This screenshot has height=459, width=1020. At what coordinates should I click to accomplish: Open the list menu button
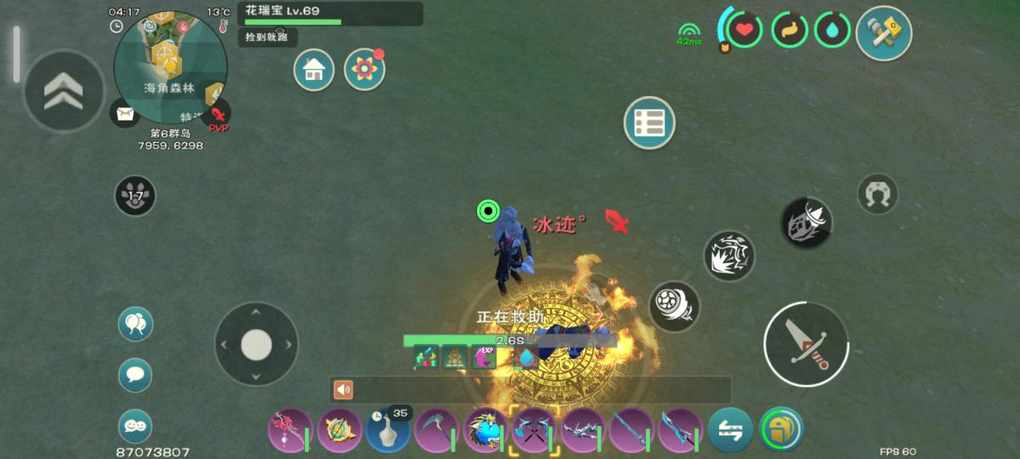[649, 123]
